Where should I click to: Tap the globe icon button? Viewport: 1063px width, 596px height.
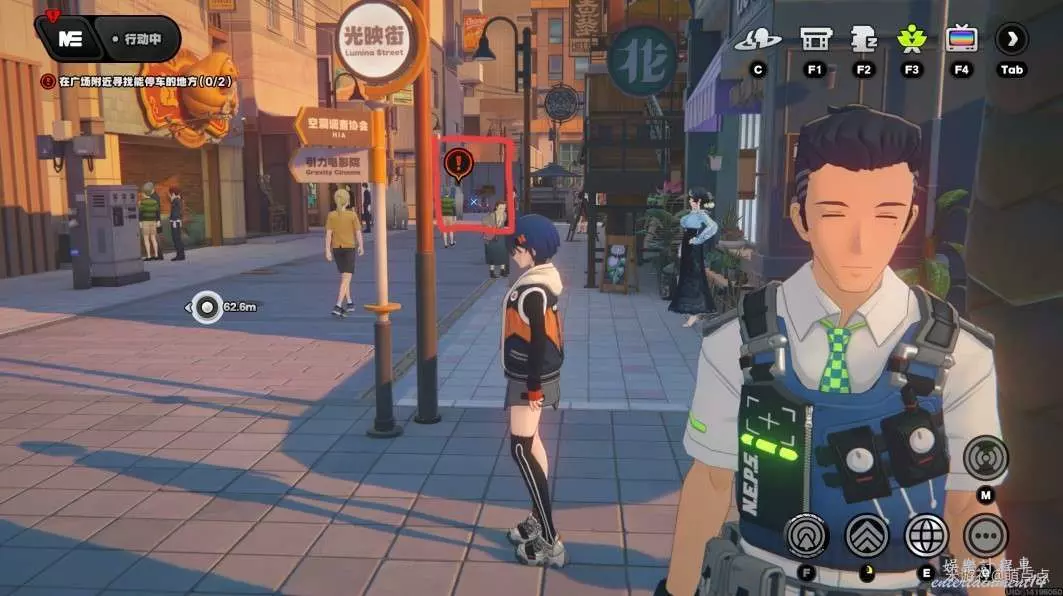[x=926, y=535]
